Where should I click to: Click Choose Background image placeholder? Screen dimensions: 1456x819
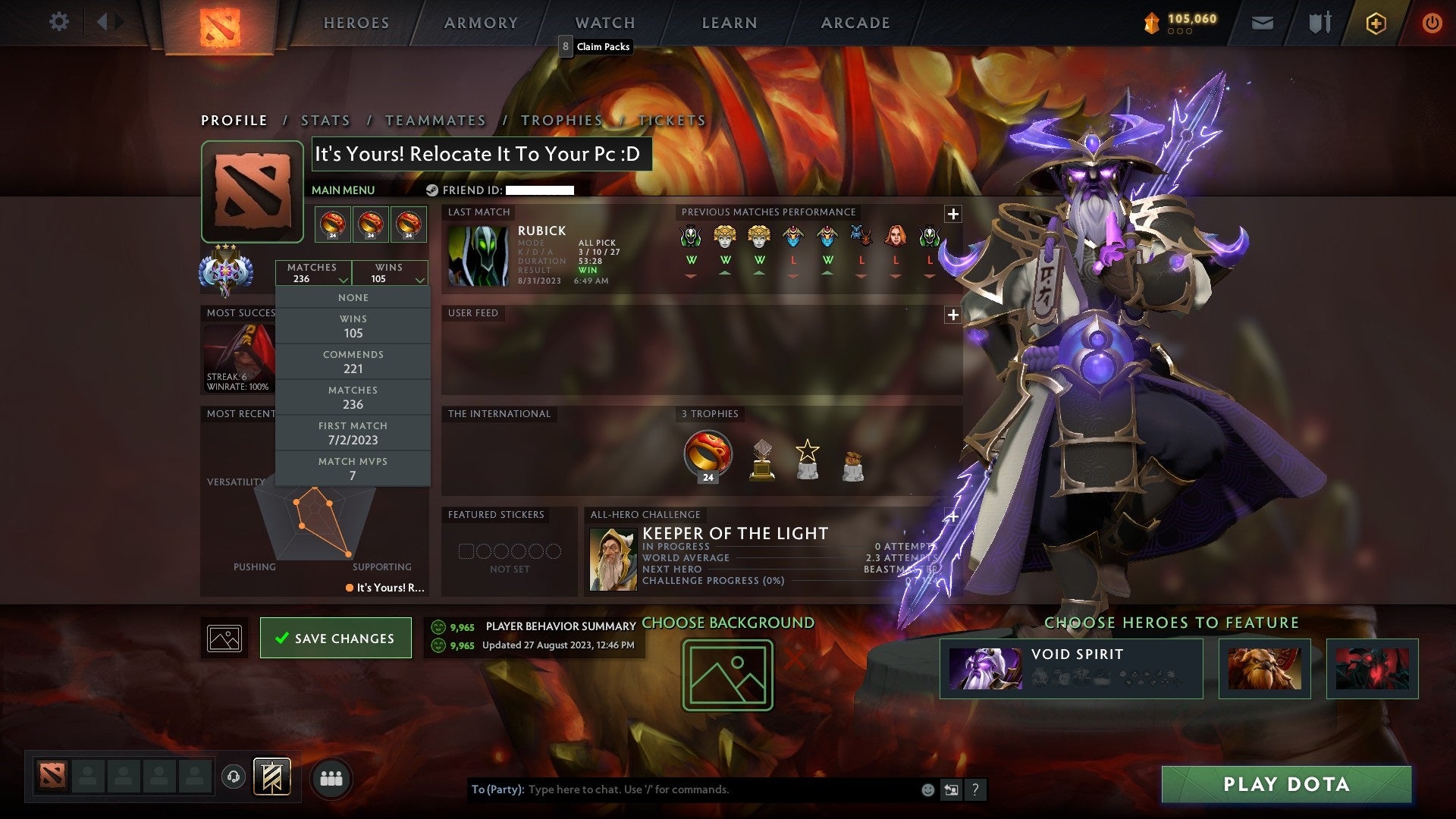click(726, 673)
